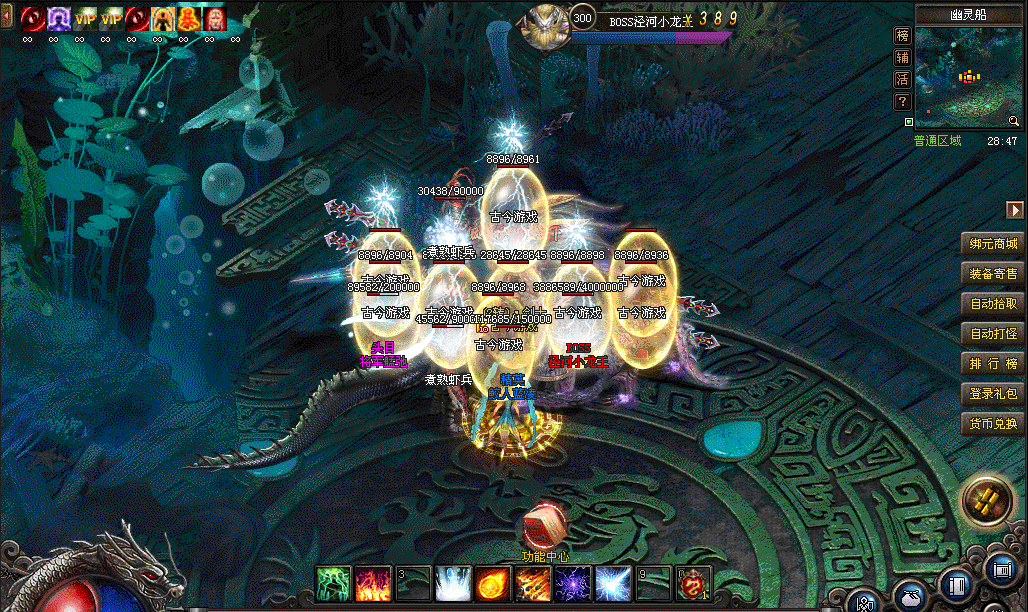
Task: Open the 排行榜 rankings
Action: 992,364
